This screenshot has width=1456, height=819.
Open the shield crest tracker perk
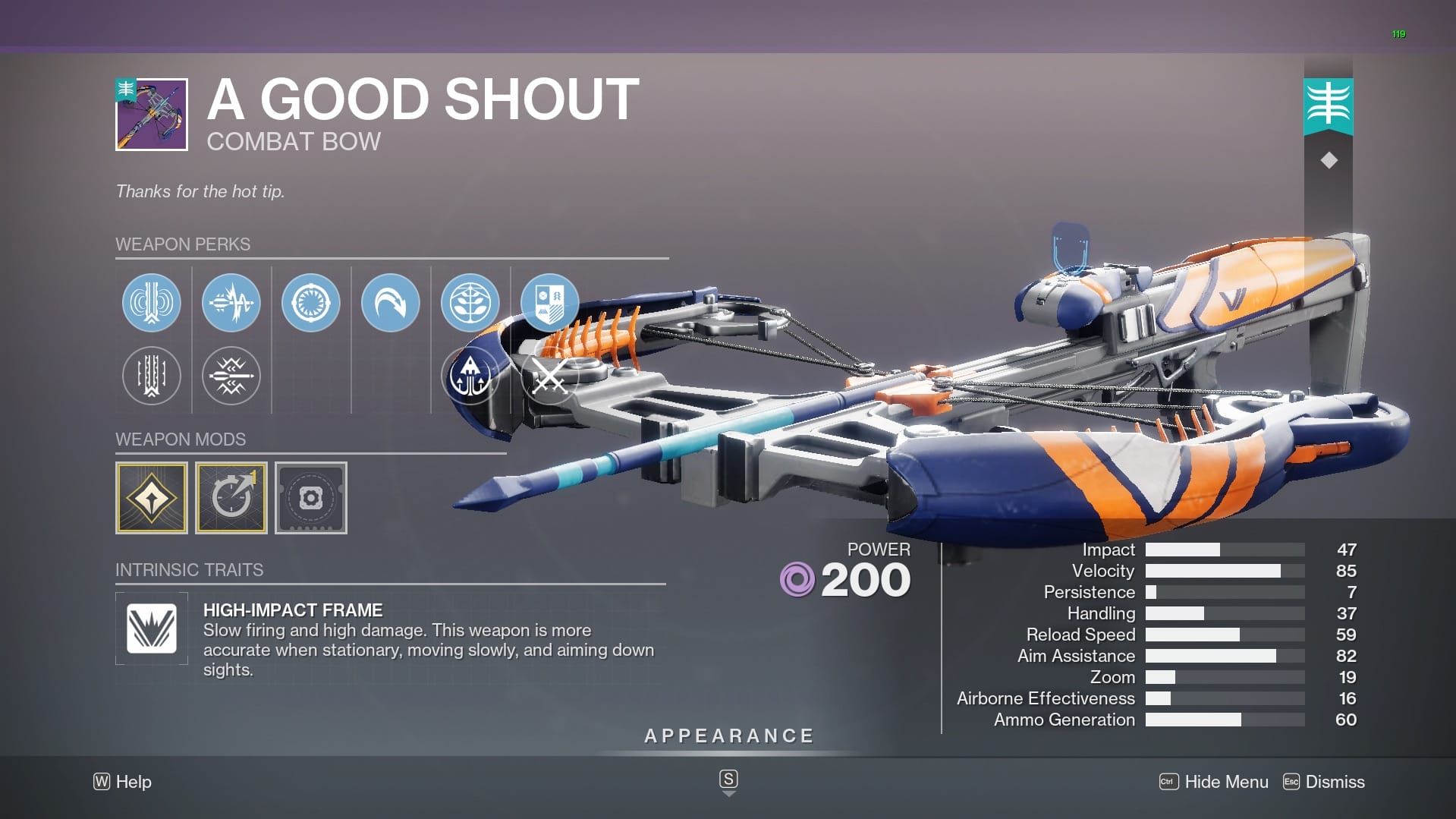point(550,302)
